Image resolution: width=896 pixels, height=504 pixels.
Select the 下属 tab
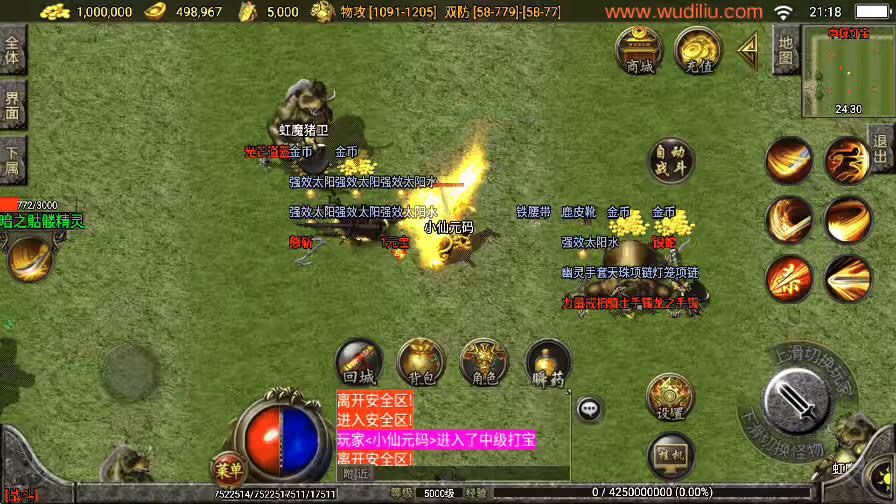coord(12,160)
